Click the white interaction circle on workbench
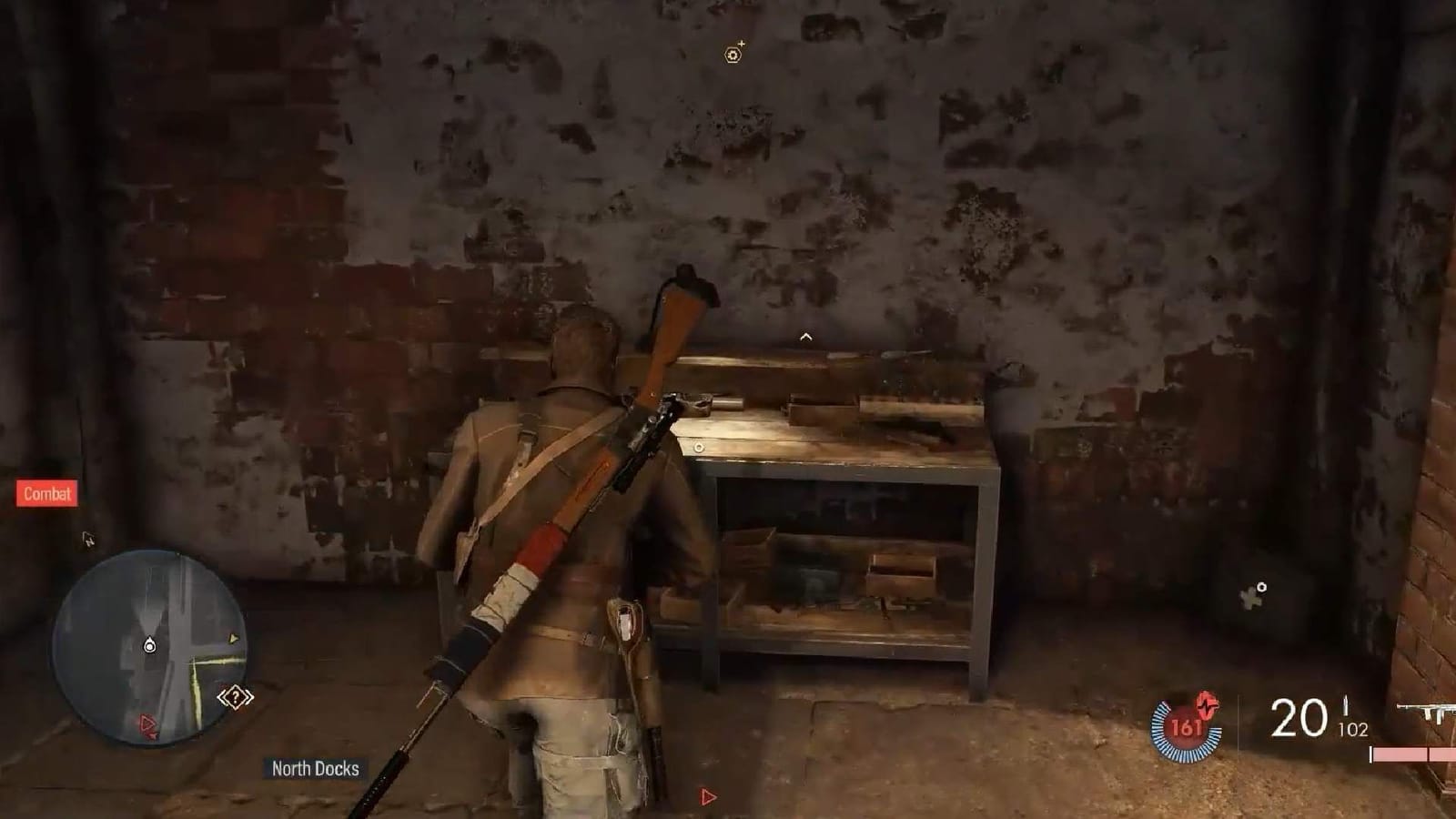 [701, 447]
